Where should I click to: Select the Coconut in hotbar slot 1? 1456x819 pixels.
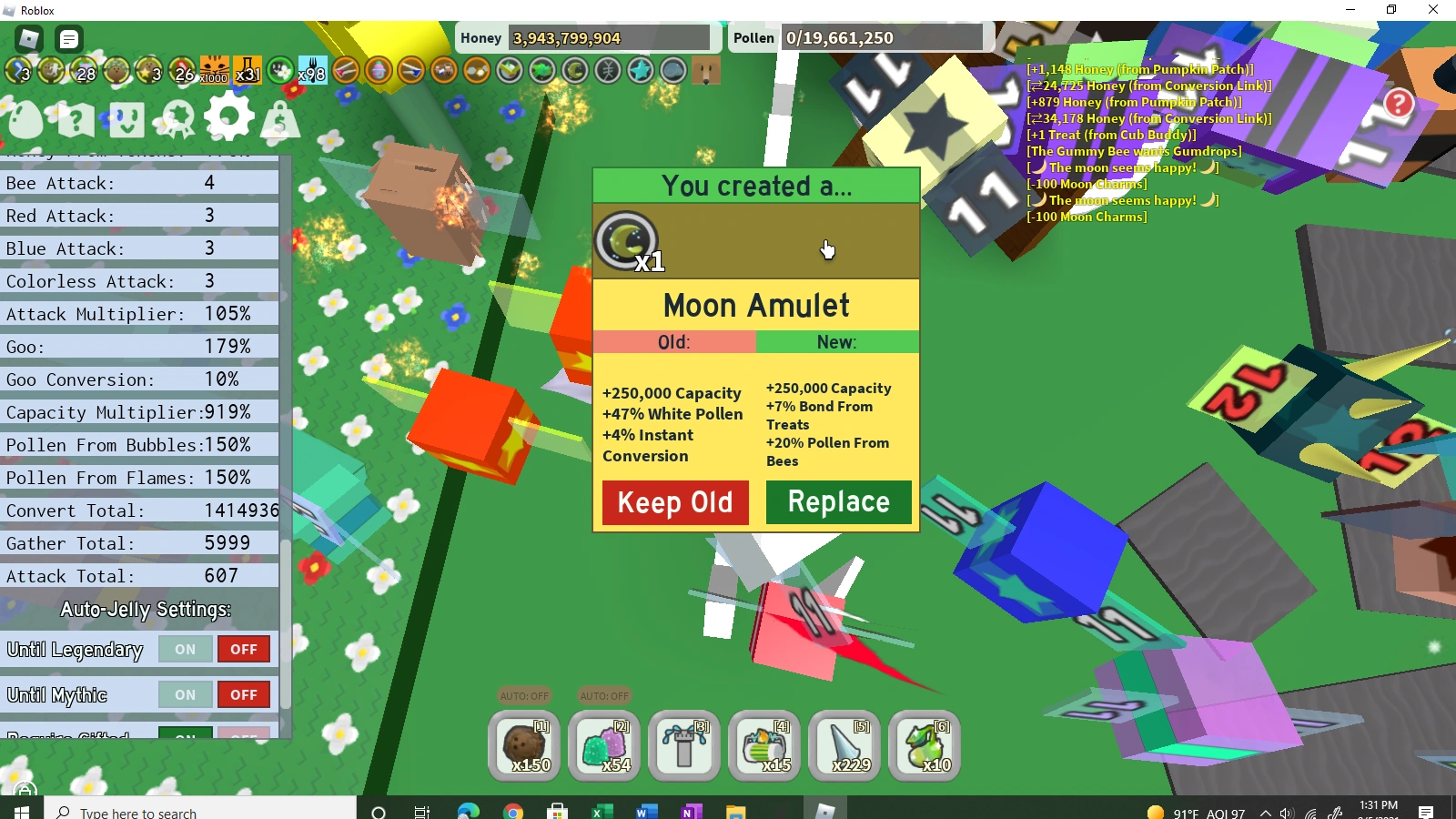523,746
